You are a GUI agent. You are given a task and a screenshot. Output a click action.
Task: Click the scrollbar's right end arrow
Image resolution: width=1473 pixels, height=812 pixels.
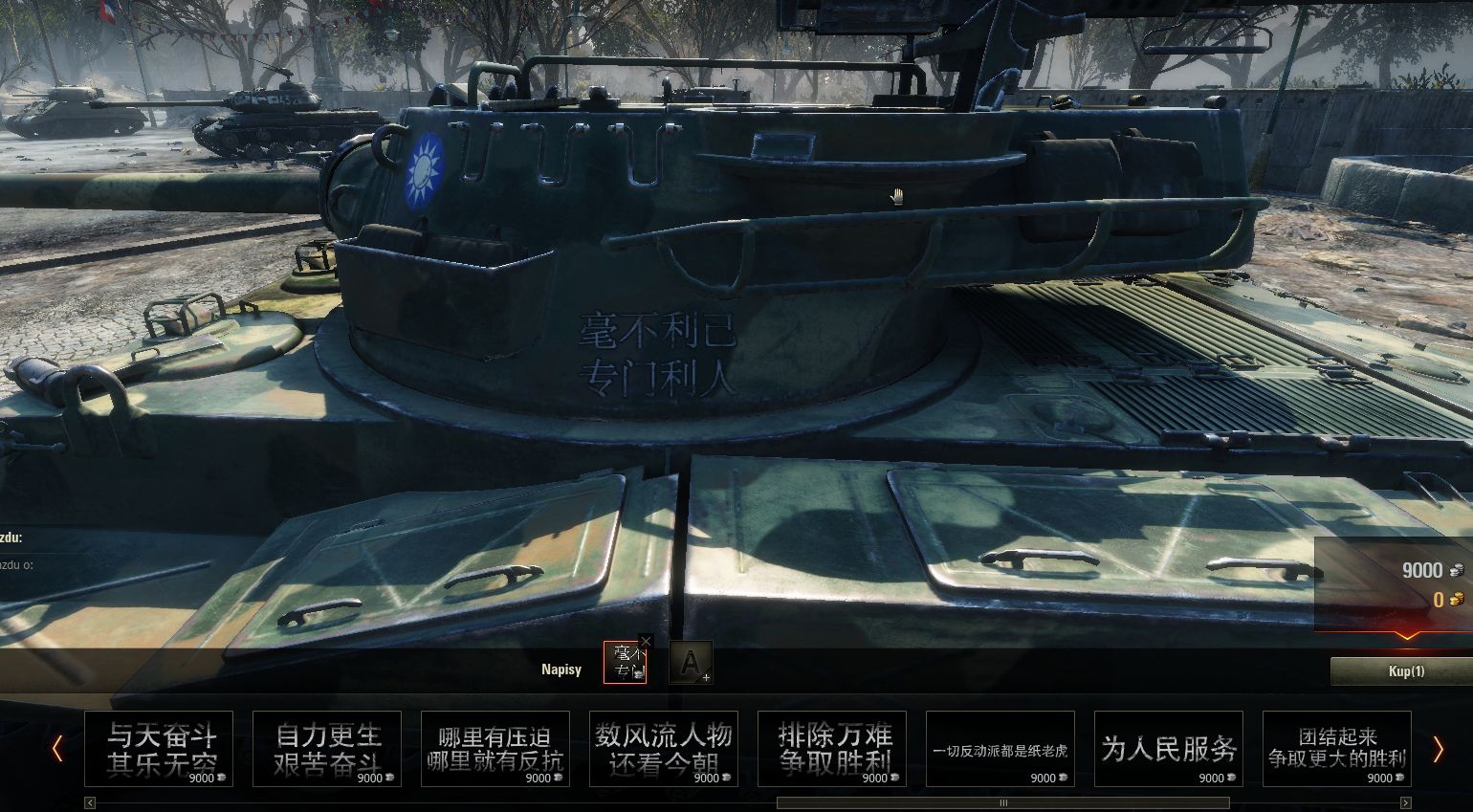coord(1405,803)
